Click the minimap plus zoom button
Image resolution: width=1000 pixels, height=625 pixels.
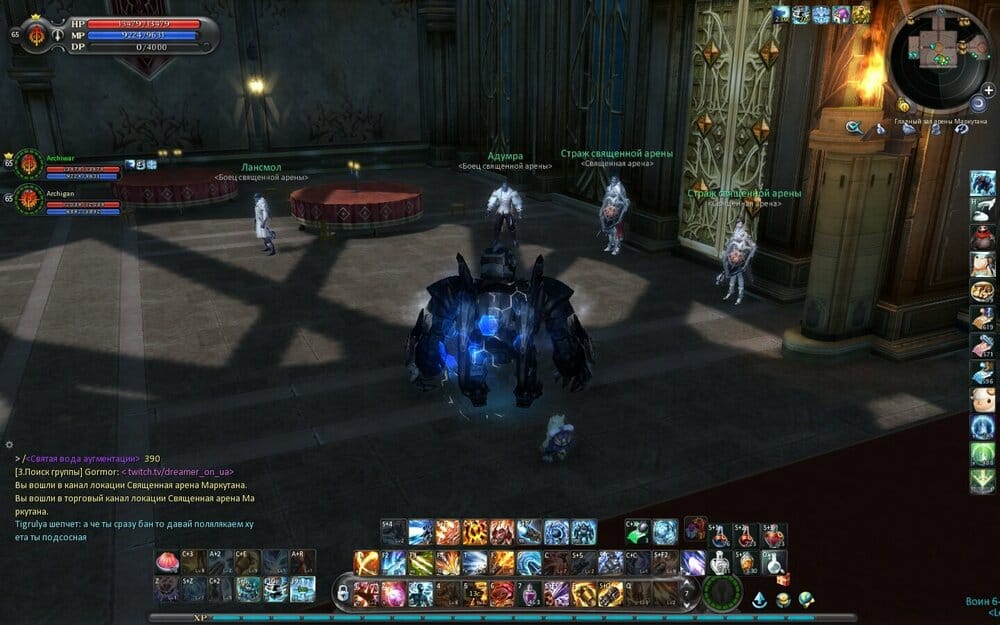pyautogui.click(x=988, y=90)
